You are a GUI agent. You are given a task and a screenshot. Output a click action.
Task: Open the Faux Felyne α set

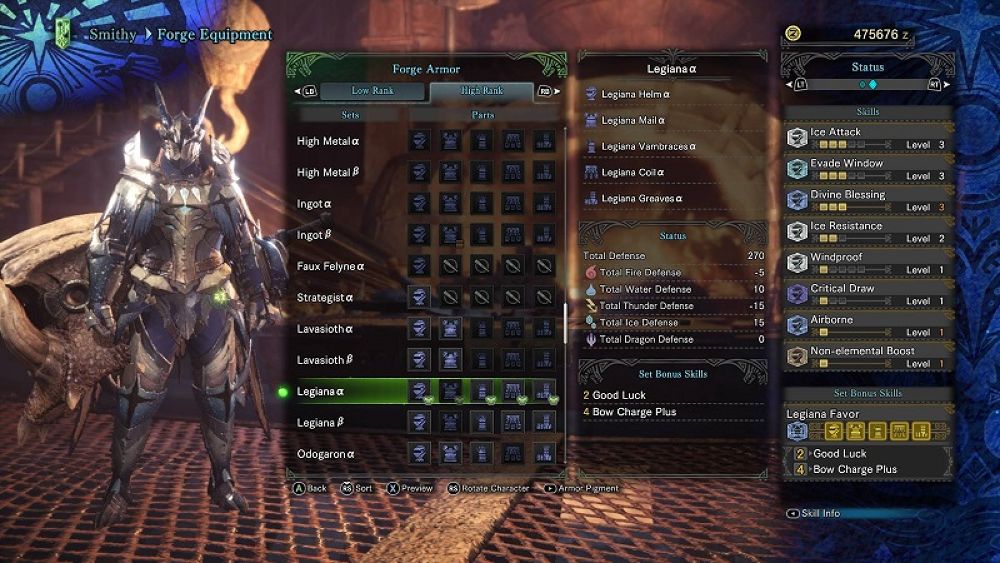tap(332, 267)
